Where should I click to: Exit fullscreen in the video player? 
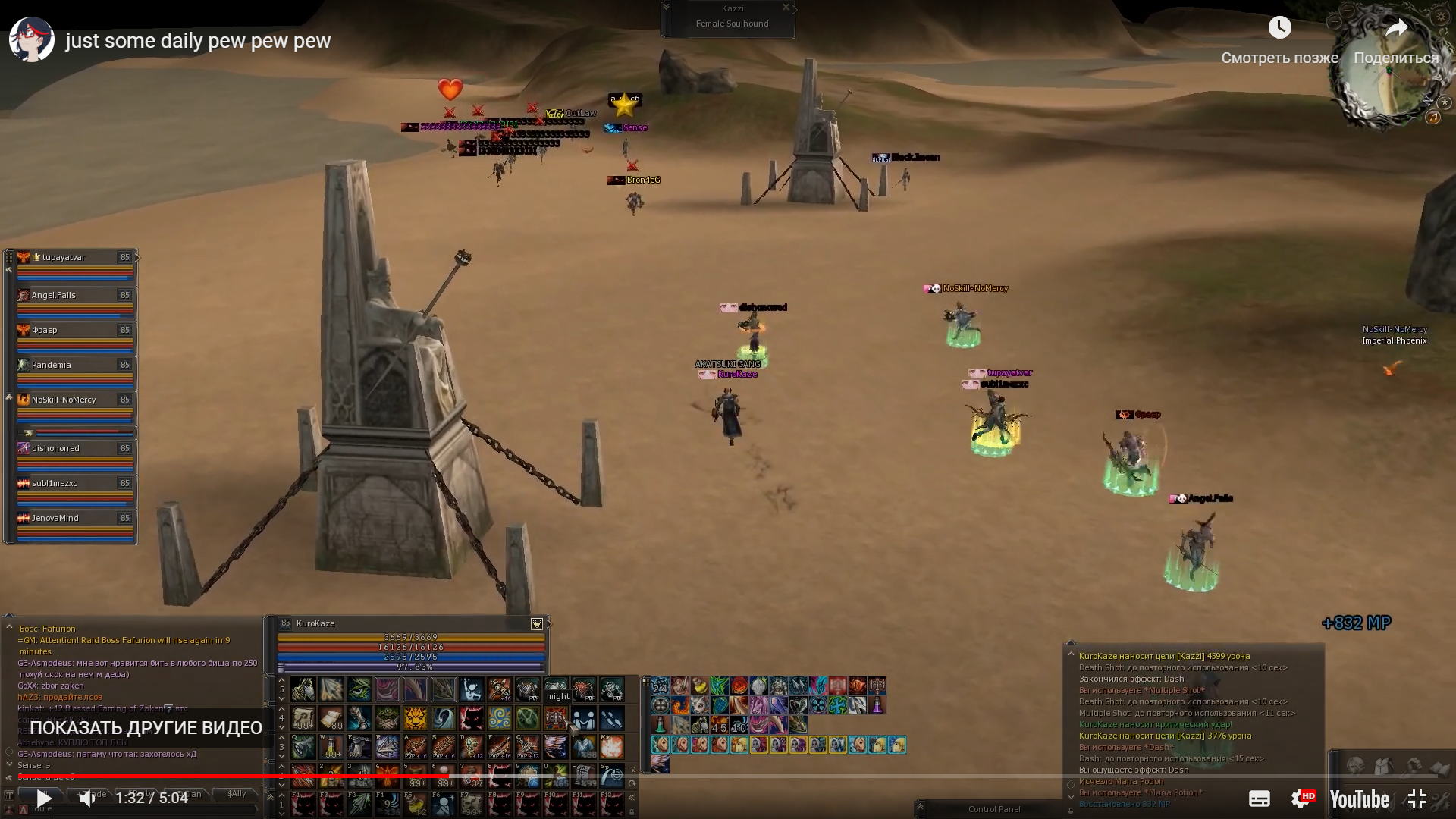point(1417,799)
